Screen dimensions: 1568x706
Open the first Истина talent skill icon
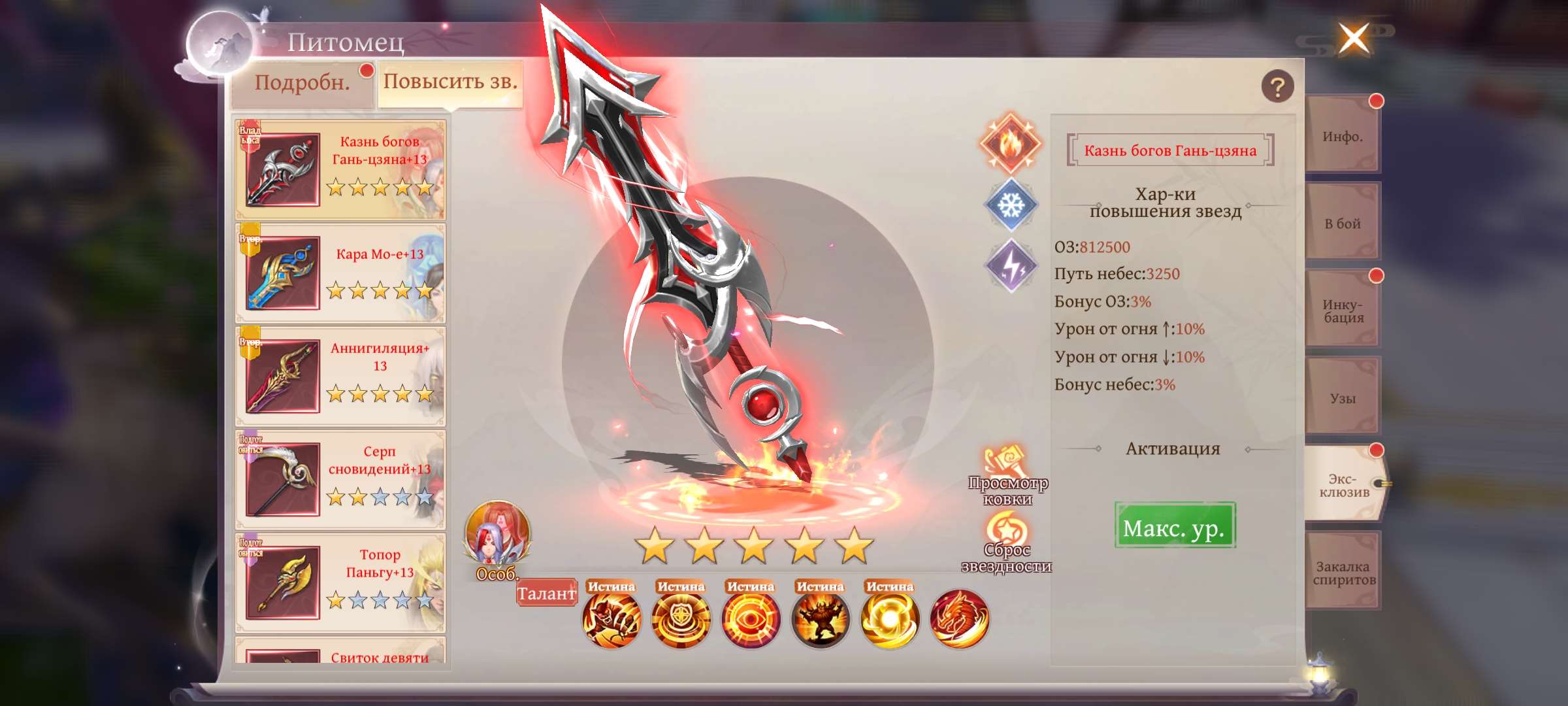point(613,618)
